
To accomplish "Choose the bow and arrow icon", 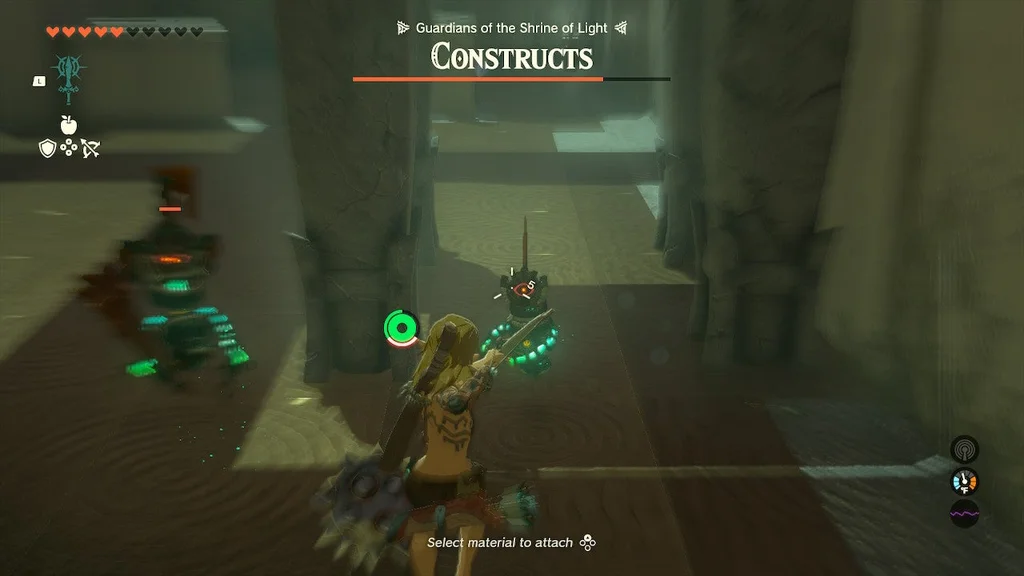I will tap(90, 149).
